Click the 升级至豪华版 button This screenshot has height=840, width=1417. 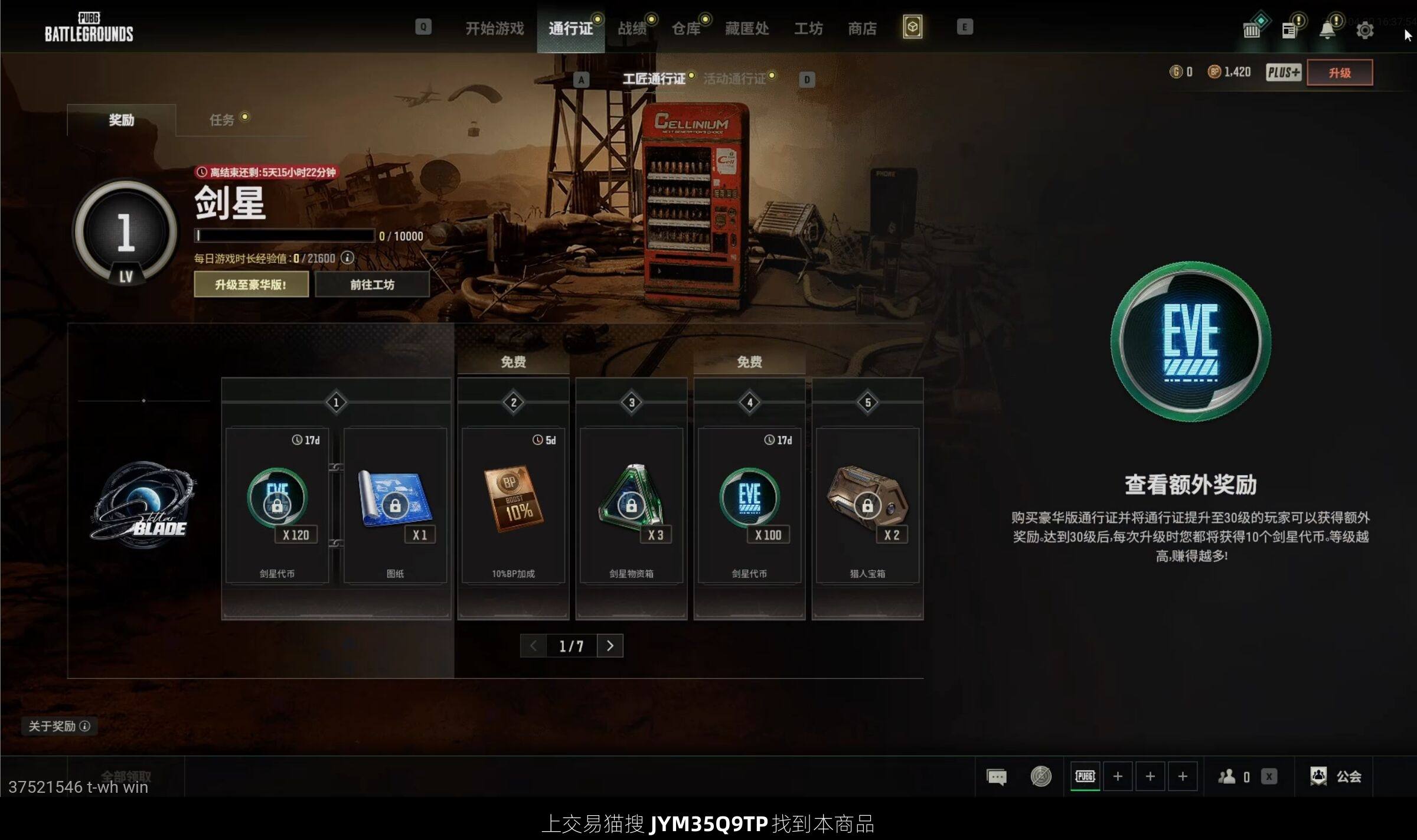coord(251,285)
